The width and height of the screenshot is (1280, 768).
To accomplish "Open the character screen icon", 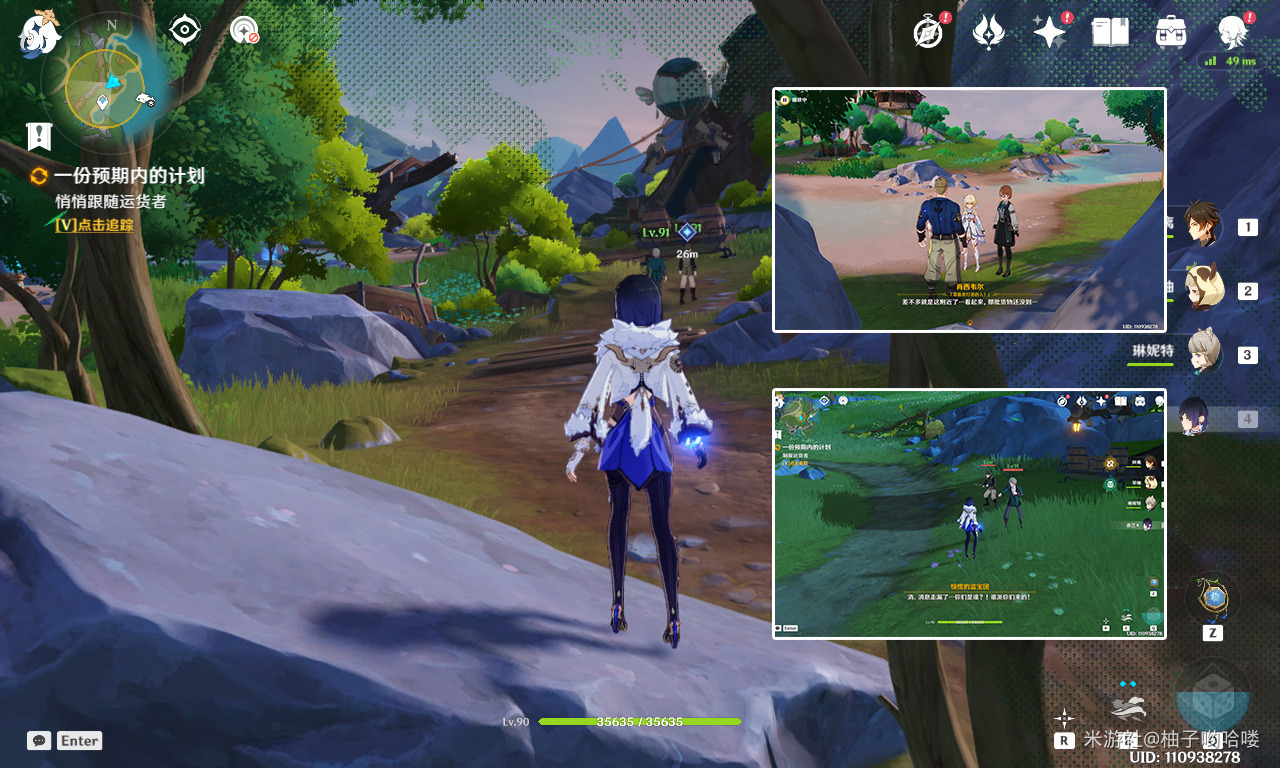I will point(1232,32).
